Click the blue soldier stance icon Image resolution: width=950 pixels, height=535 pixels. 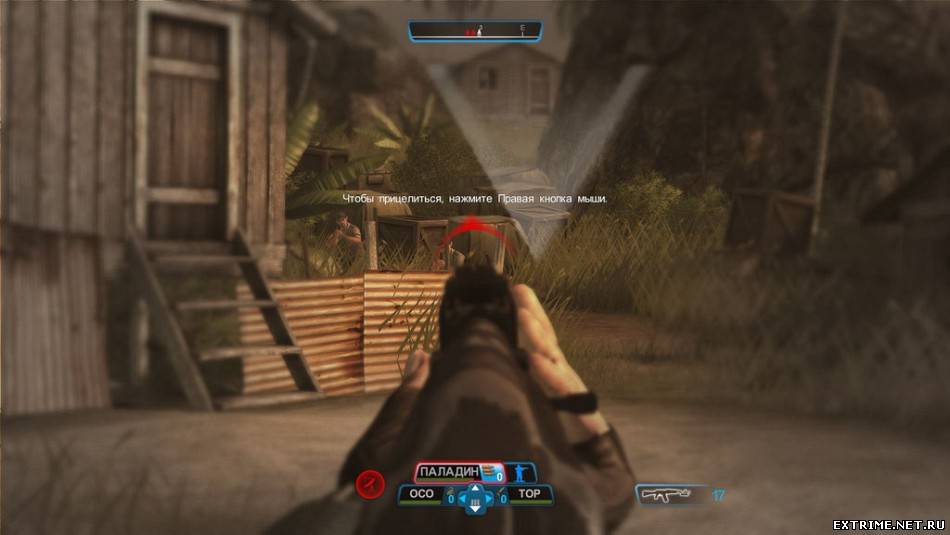[520, 473]
